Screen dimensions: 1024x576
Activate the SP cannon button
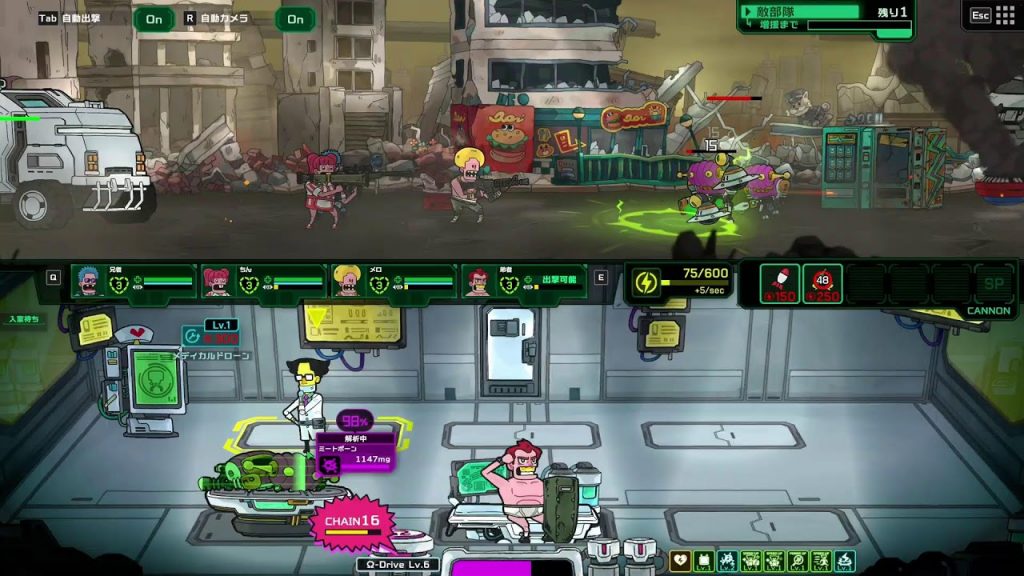[x=993, y=283]
